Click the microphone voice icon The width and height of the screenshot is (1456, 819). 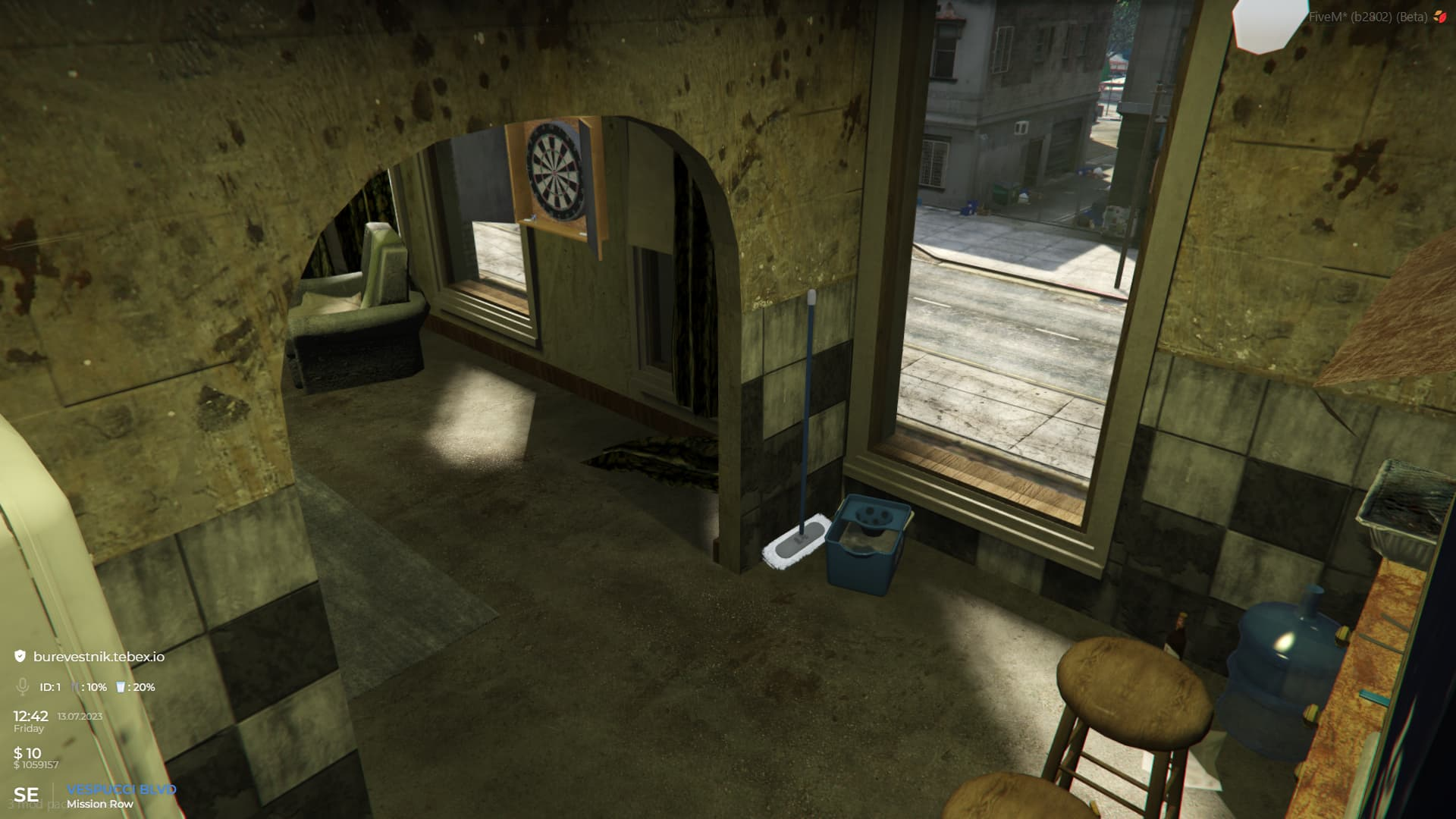point(23,687)
